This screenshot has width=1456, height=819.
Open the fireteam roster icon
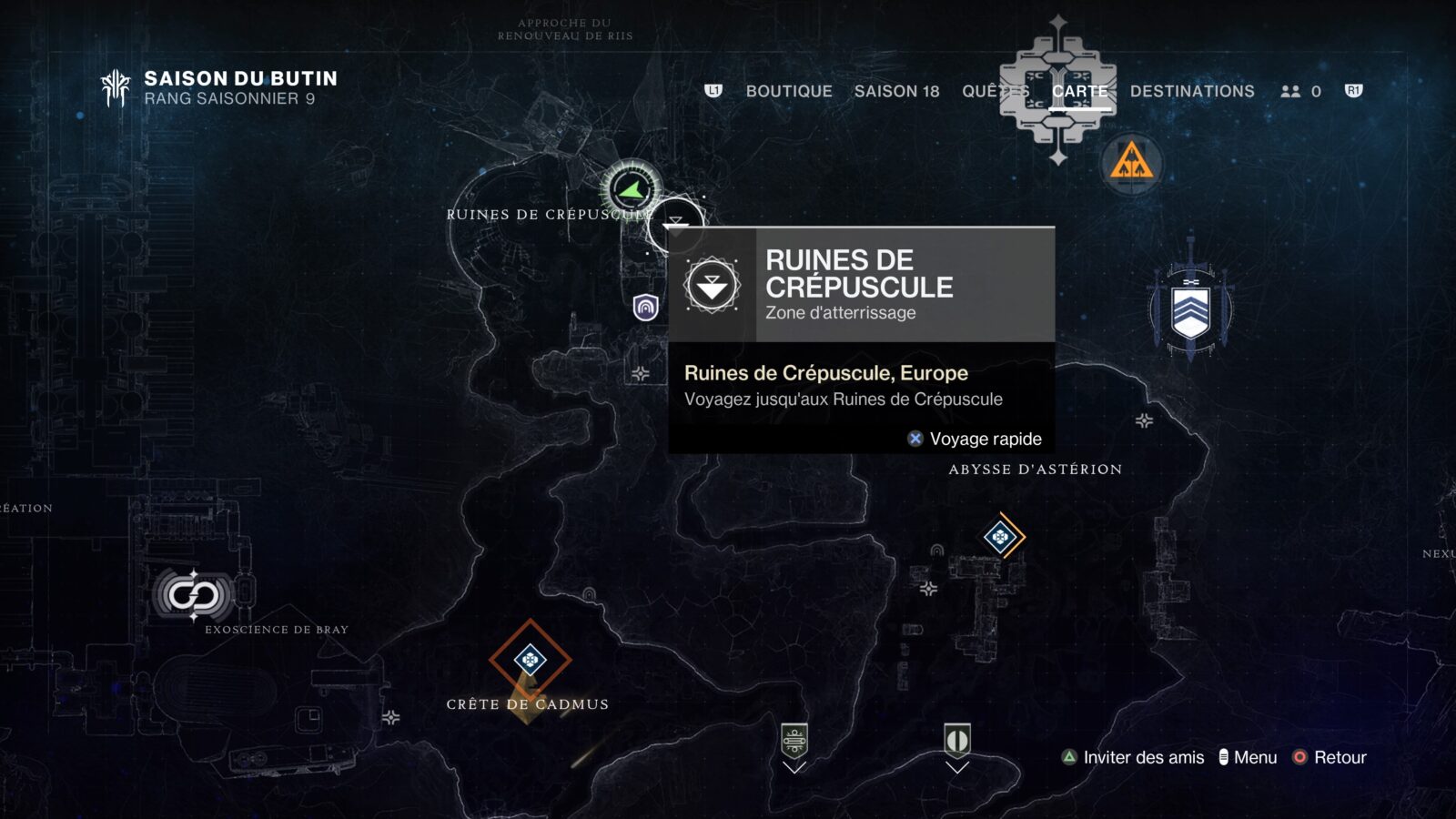[1300, 91]
